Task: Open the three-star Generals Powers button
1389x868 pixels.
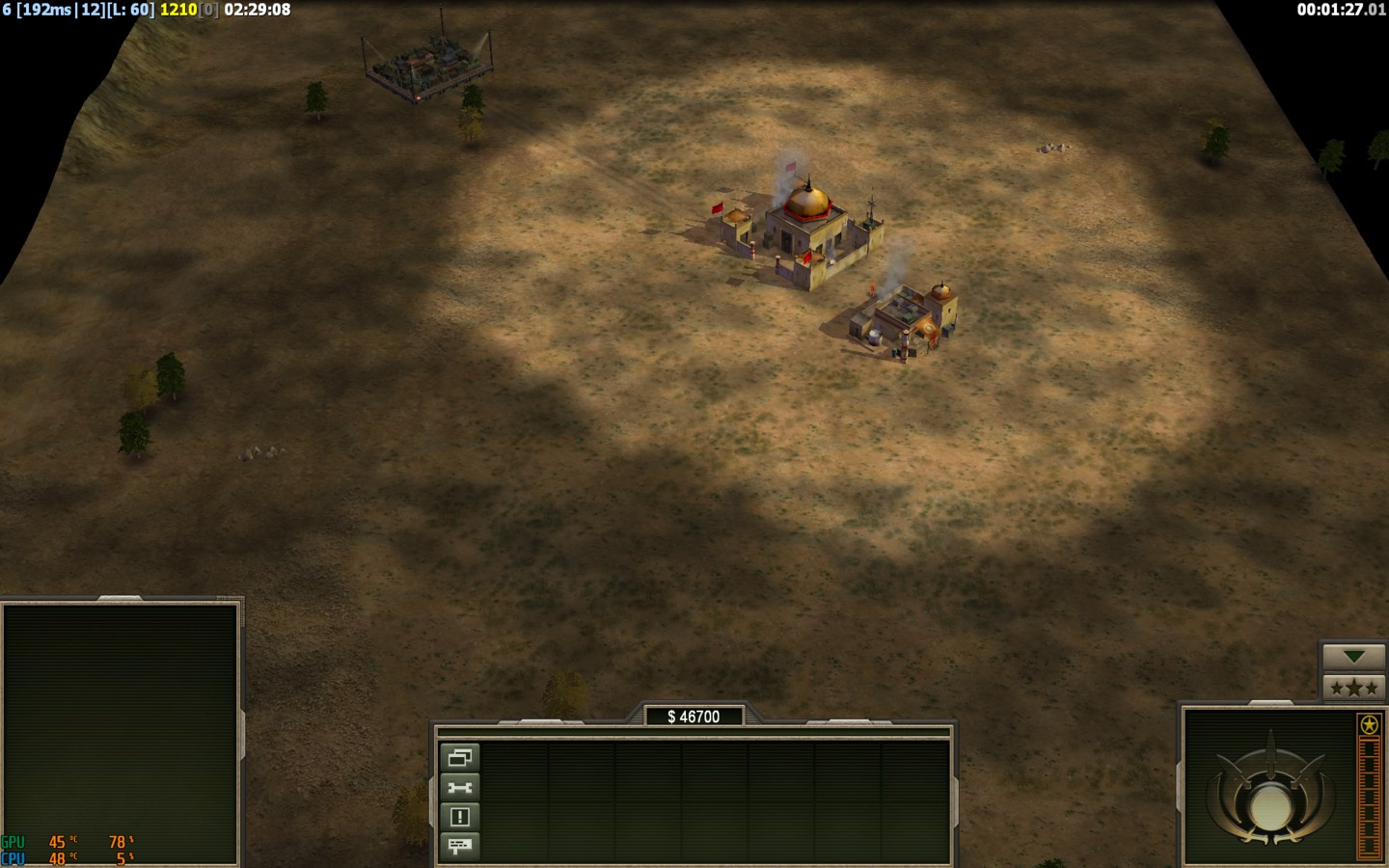Action: [x=1353, y=688]
